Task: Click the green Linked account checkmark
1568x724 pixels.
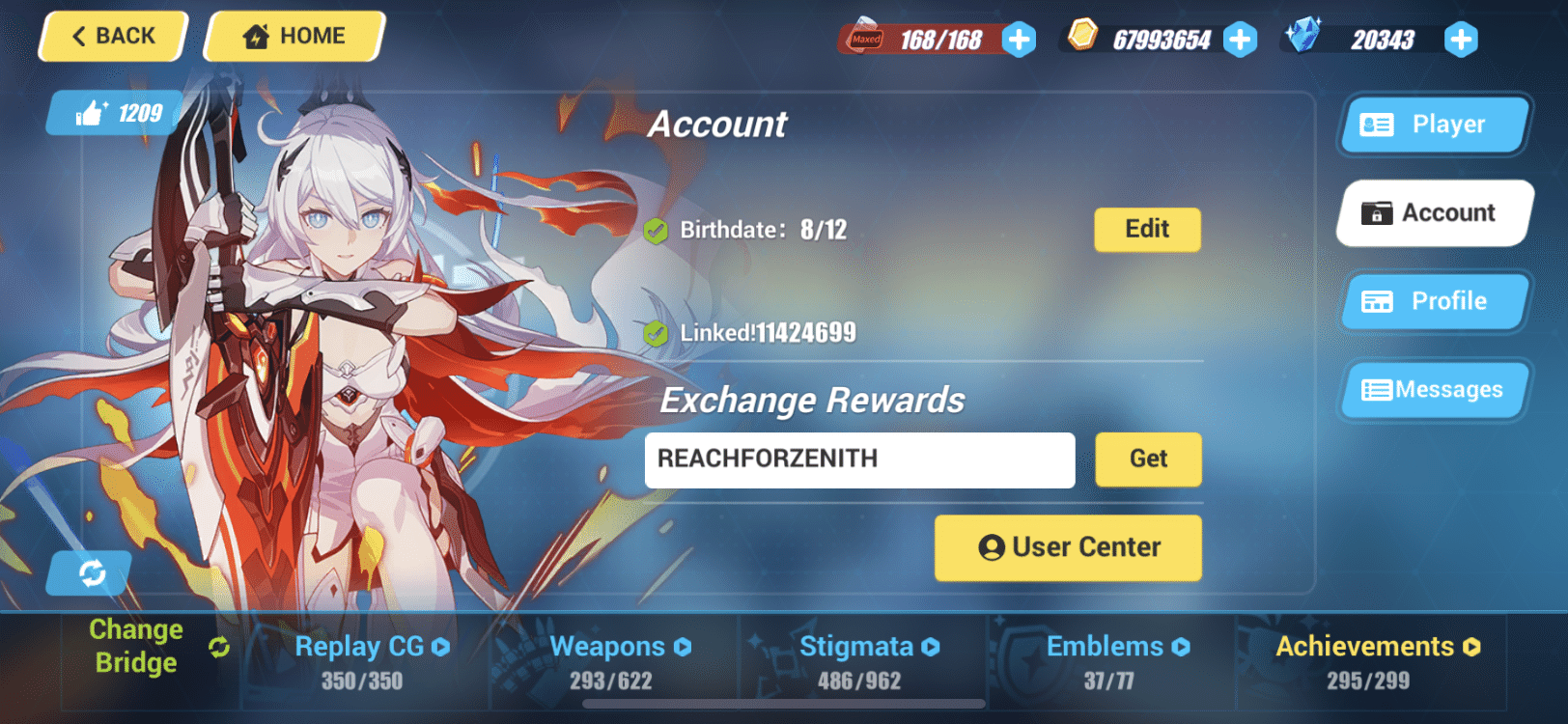Action: pyautogui.click(x=658, y=332)
